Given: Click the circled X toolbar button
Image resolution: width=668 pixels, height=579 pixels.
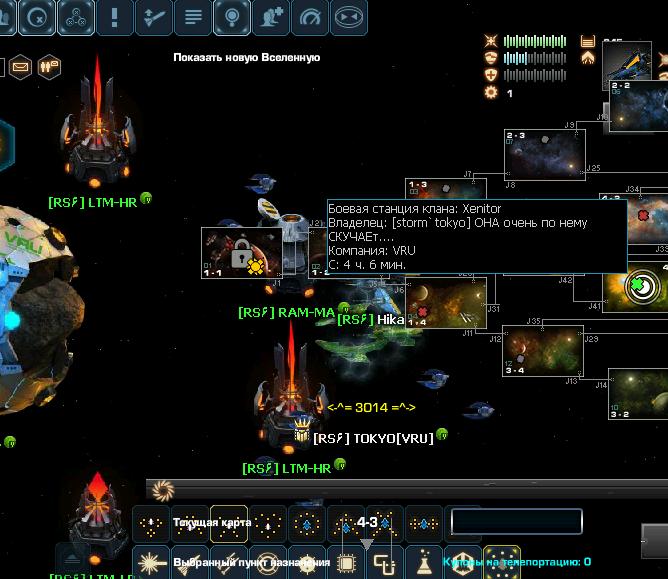Looking at the screenshot, I should tap(38, 17).
